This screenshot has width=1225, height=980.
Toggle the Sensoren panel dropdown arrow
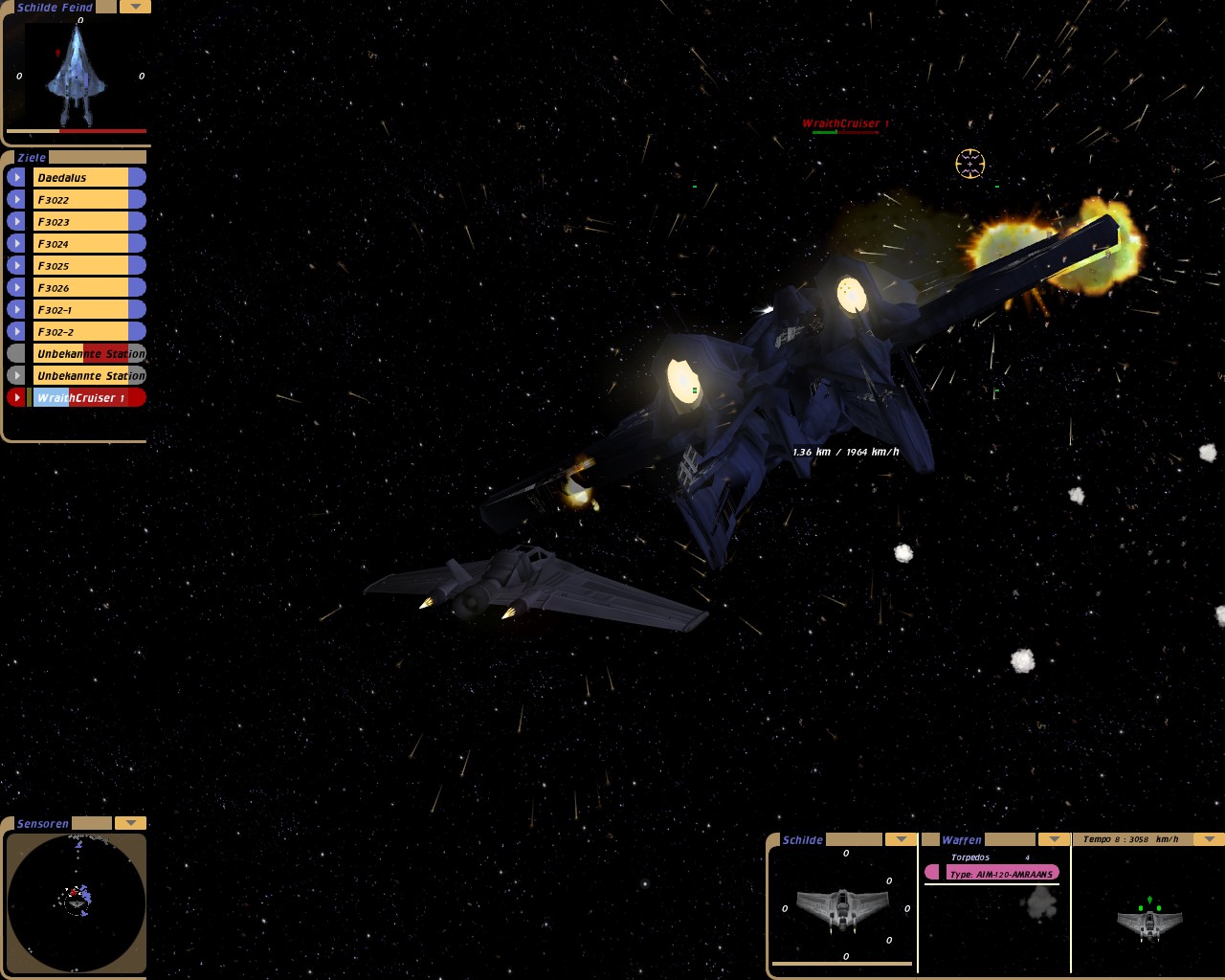[130, 823]
